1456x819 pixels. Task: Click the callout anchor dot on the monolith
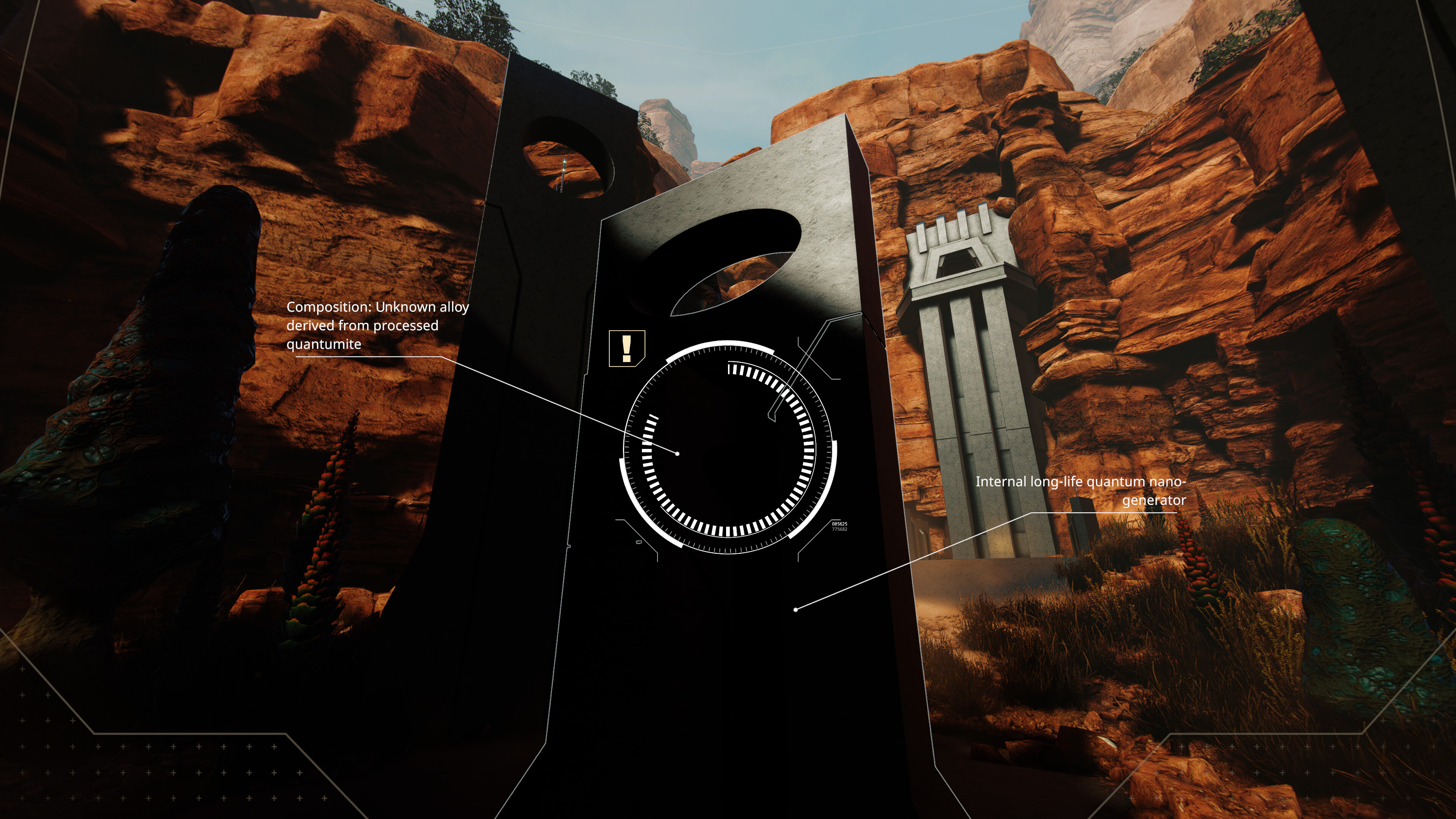[678, 453]
